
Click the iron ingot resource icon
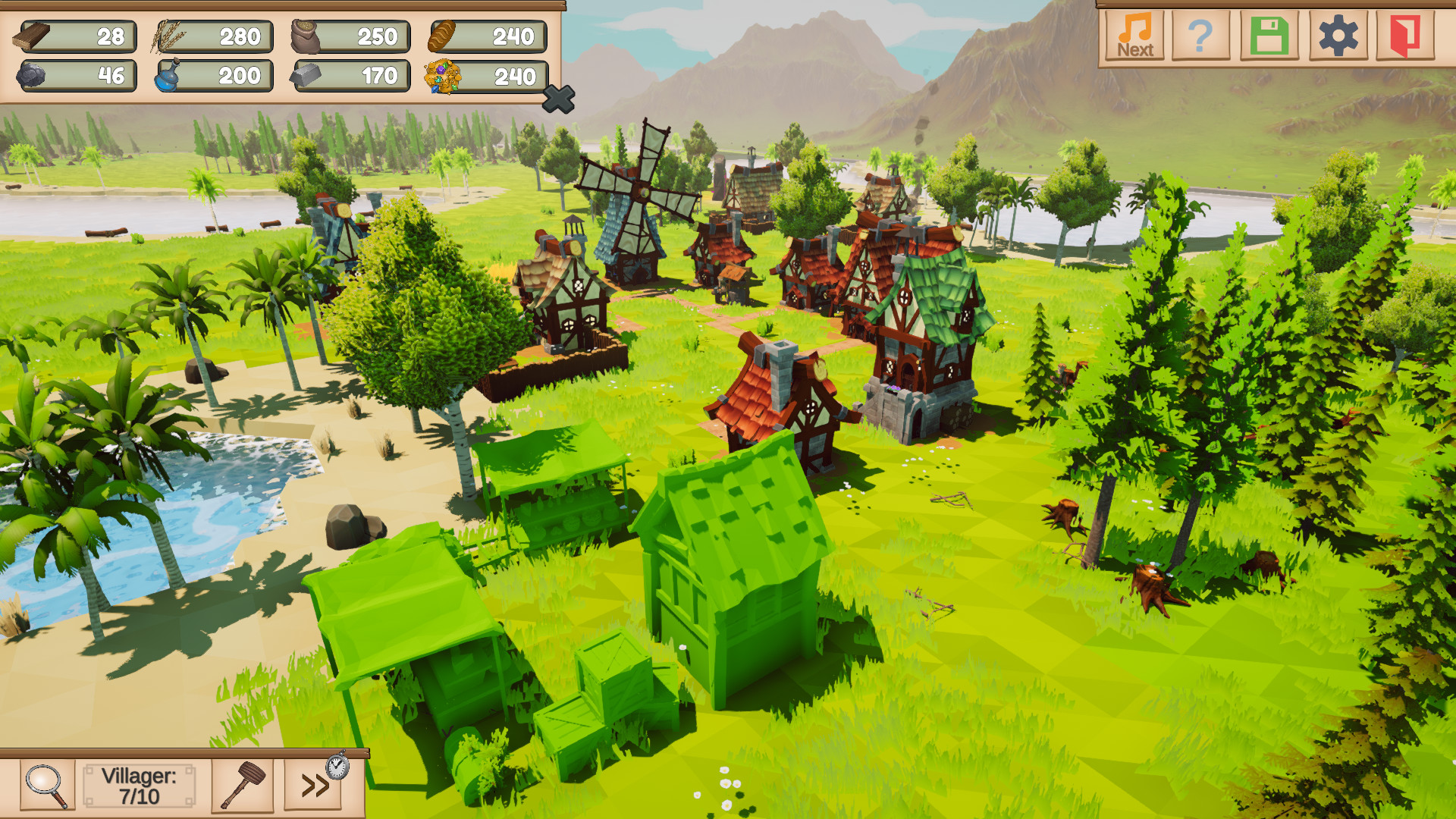(307, 76)
